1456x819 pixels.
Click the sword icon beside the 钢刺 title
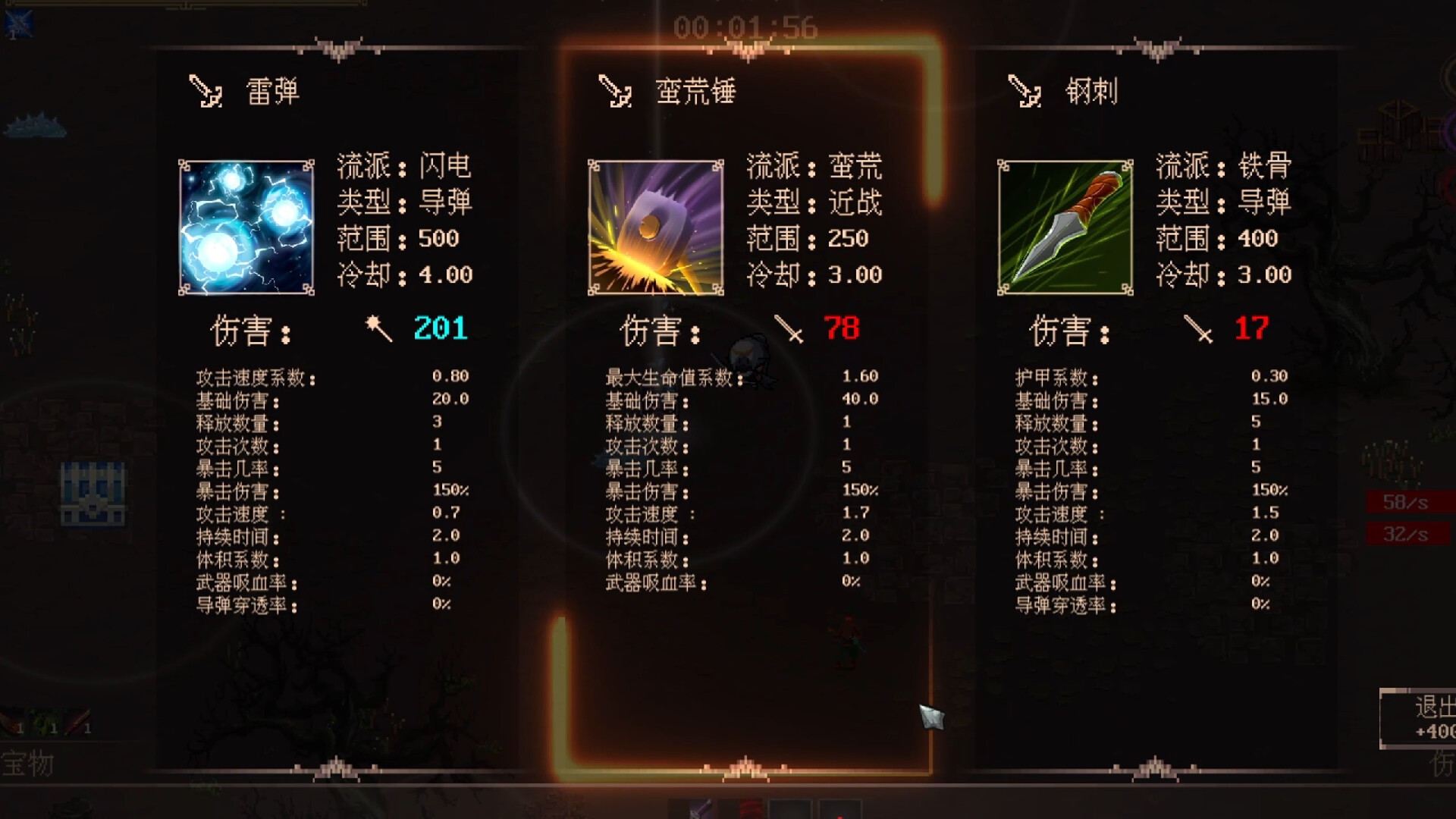click(x=1024, y=93)
